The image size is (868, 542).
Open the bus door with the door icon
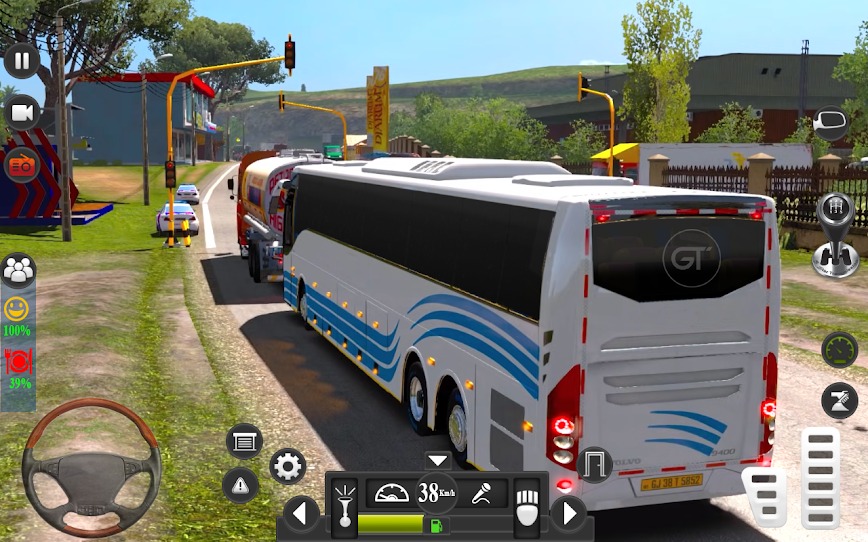click(595, 464)
